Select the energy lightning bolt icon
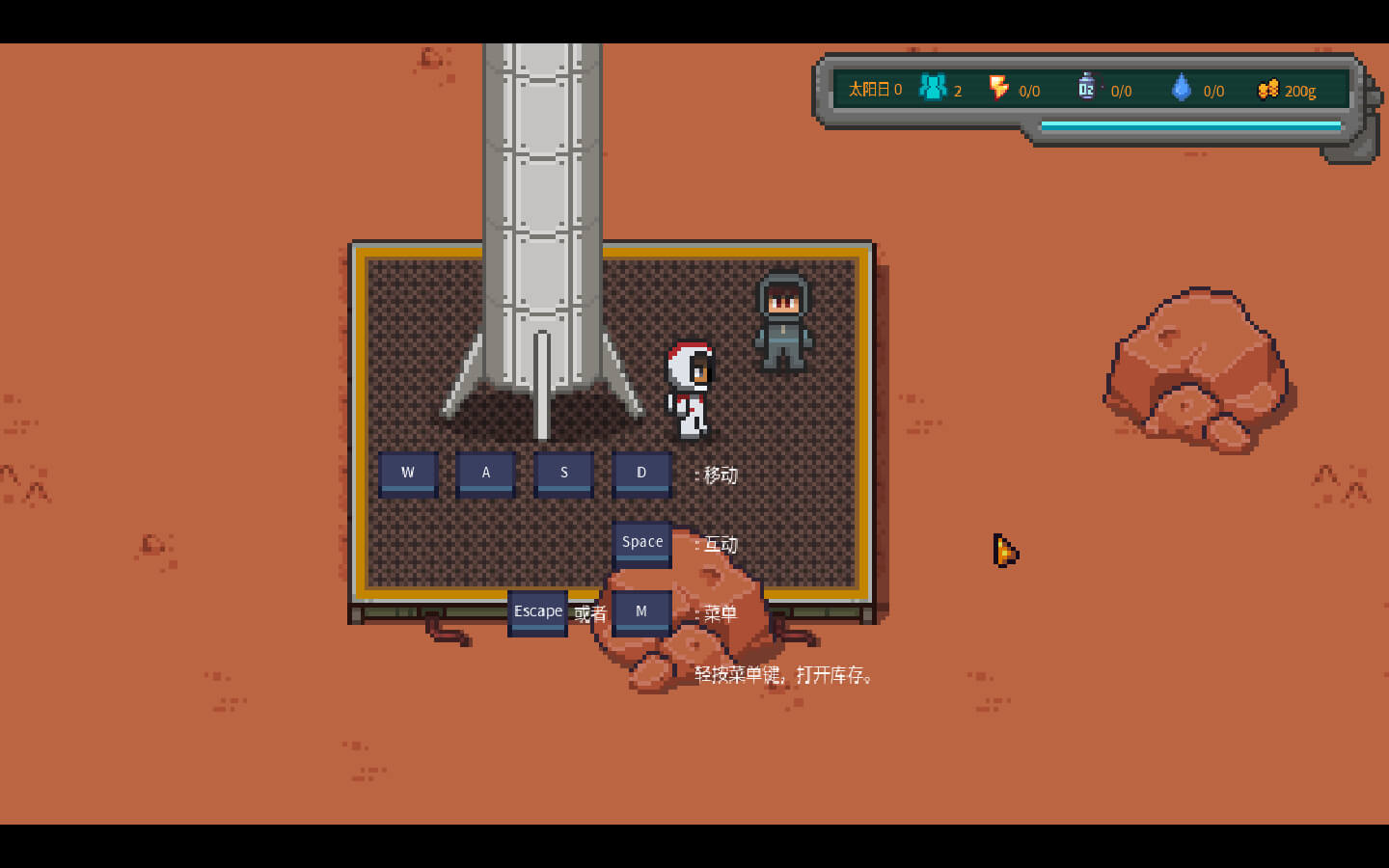Image resolution: width=1389 pixels, height=868 pixels. tap(998, 88)
